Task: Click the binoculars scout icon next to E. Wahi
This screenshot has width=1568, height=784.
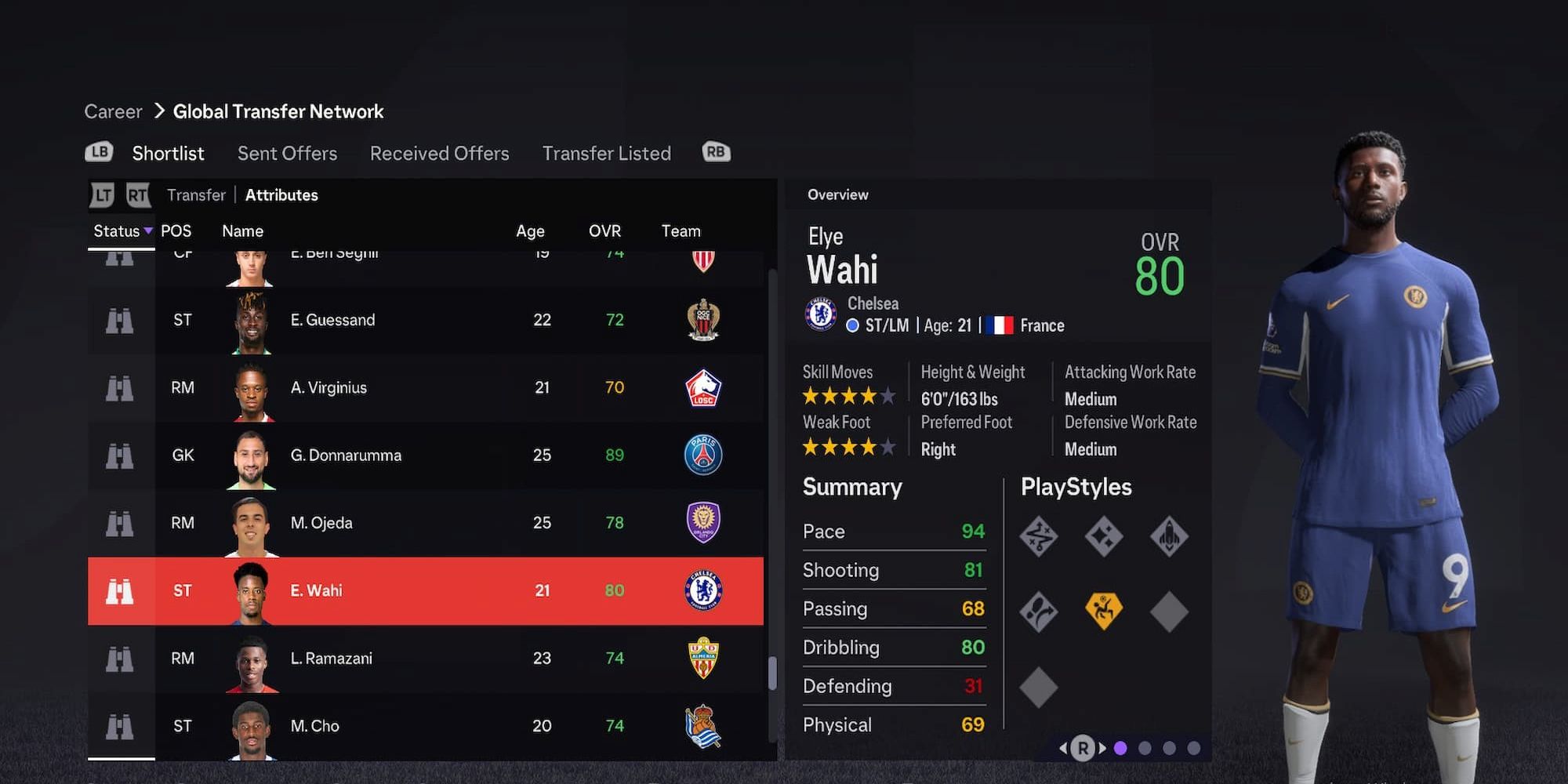Action: [120, 590]
